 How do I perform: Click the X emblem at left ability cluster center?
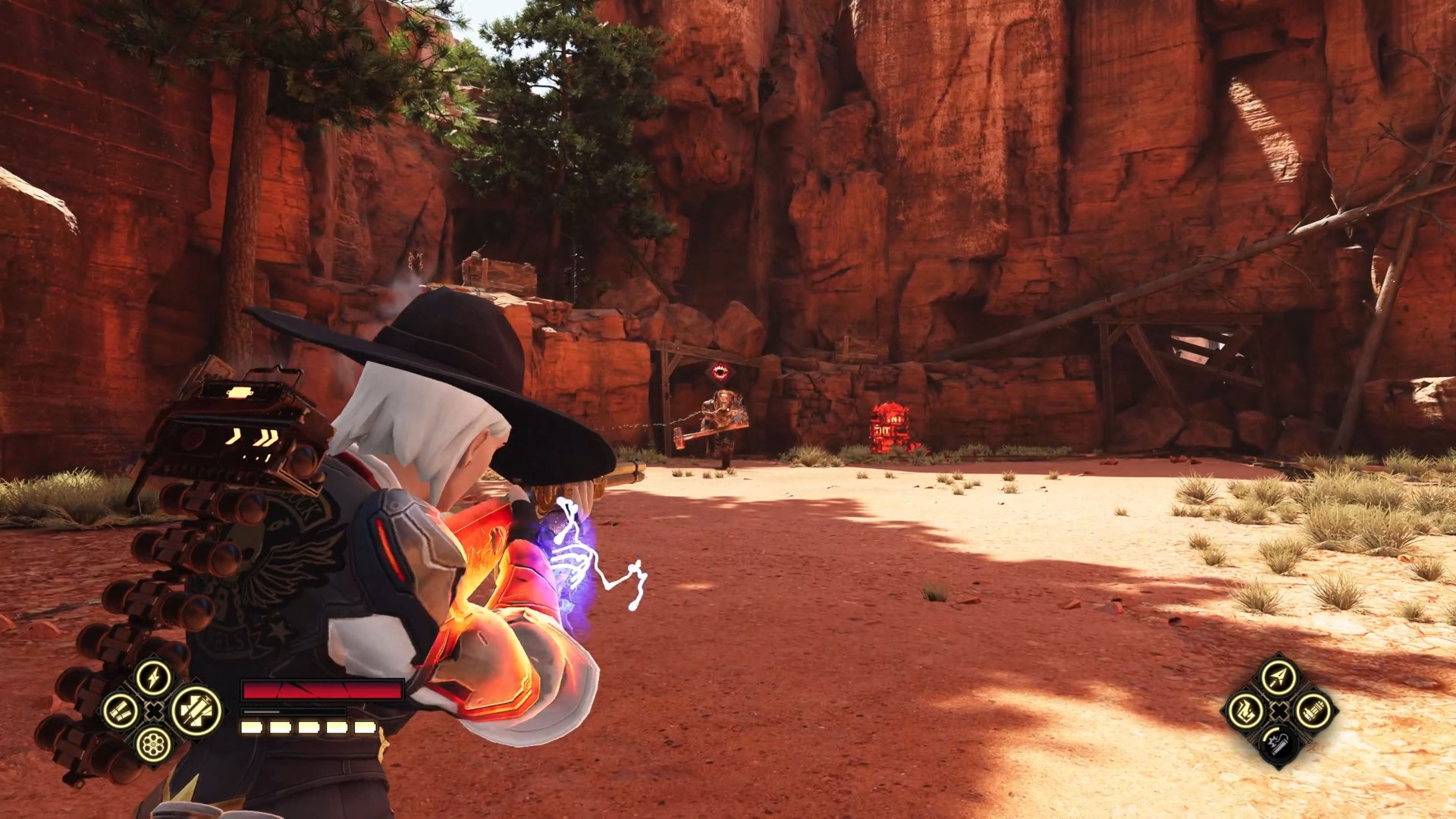pos(154,711)
